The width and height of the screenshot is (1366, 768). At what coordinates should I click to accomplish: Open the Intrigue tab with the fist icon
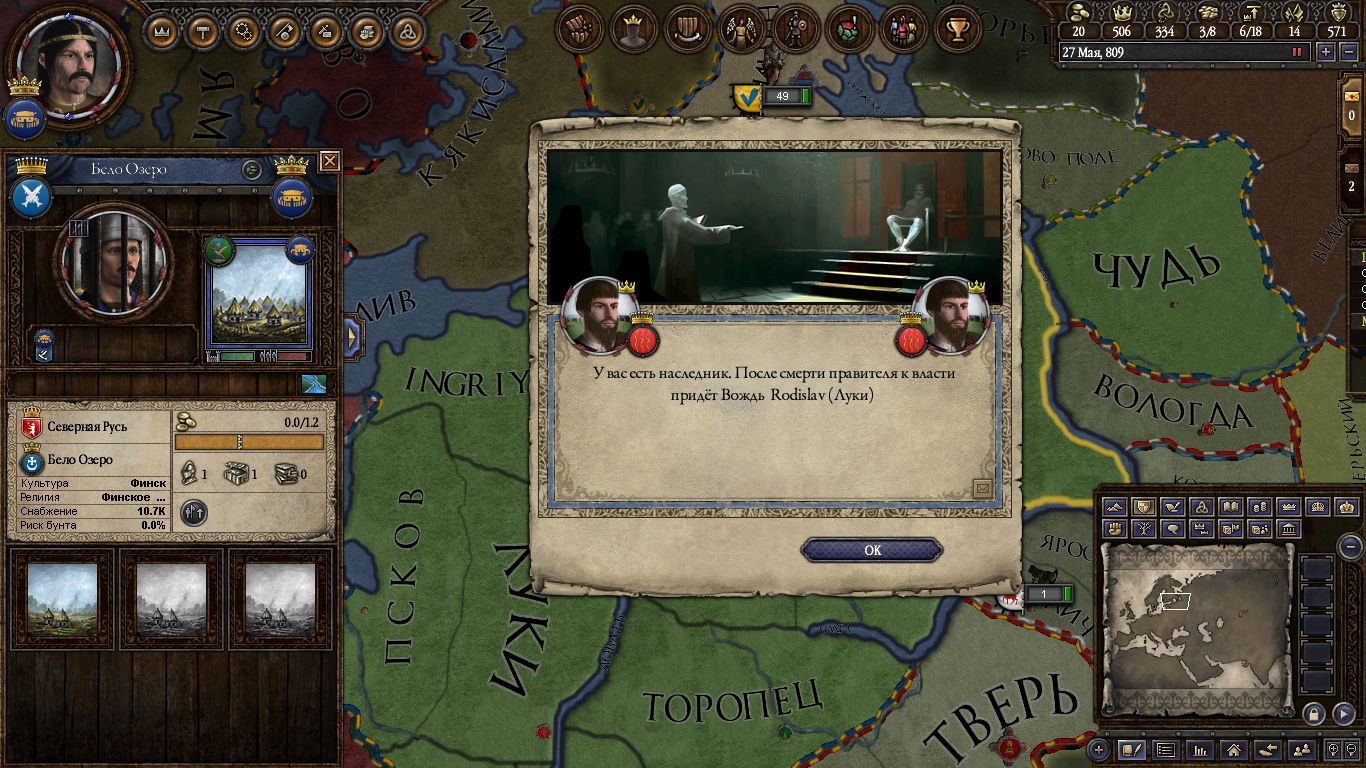pos(580,30)
